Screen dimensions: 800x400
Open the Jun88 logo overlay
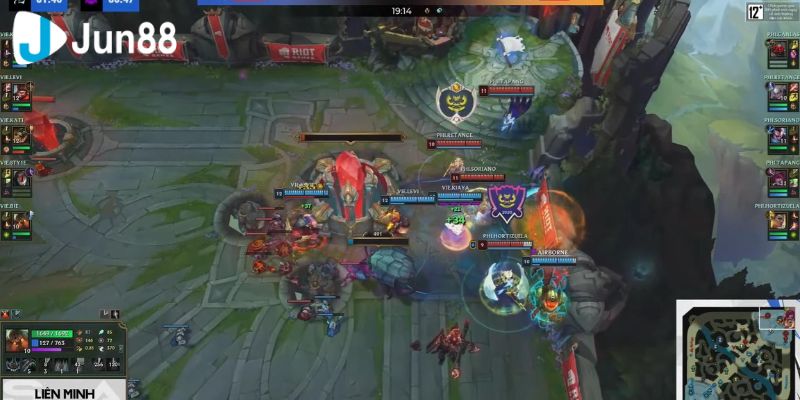(x=95, y=38)
